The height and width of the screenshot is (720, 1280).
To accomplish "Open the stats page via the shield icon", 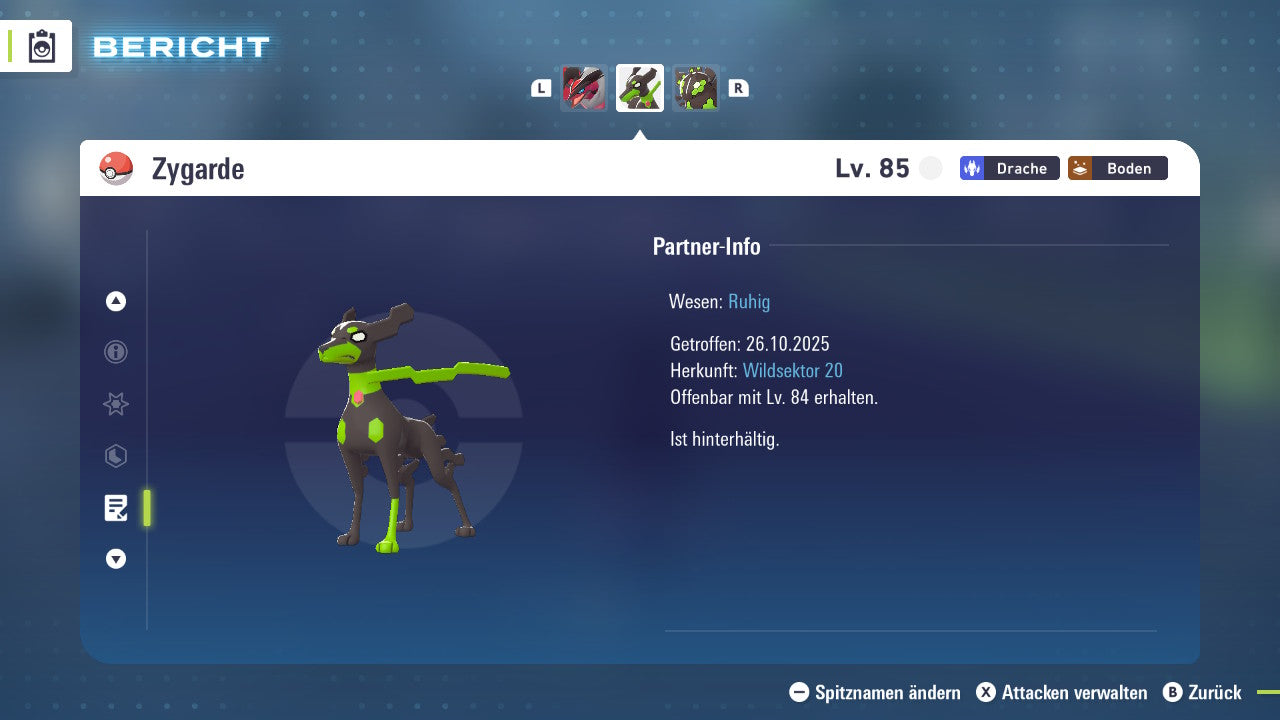I will [115, 456].
